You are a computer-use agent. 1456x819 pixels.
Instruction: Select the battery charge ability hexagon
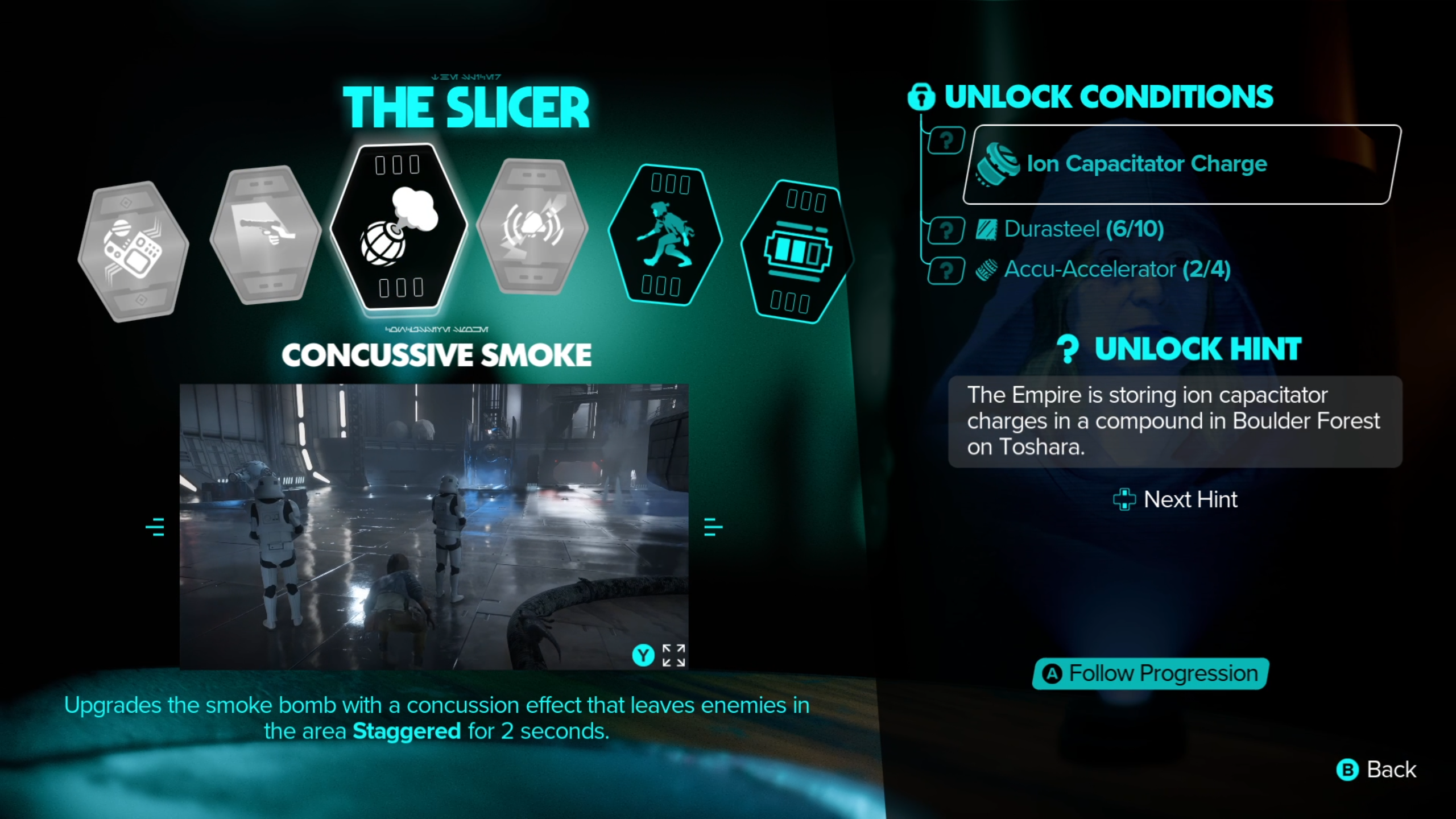[797, 251]
